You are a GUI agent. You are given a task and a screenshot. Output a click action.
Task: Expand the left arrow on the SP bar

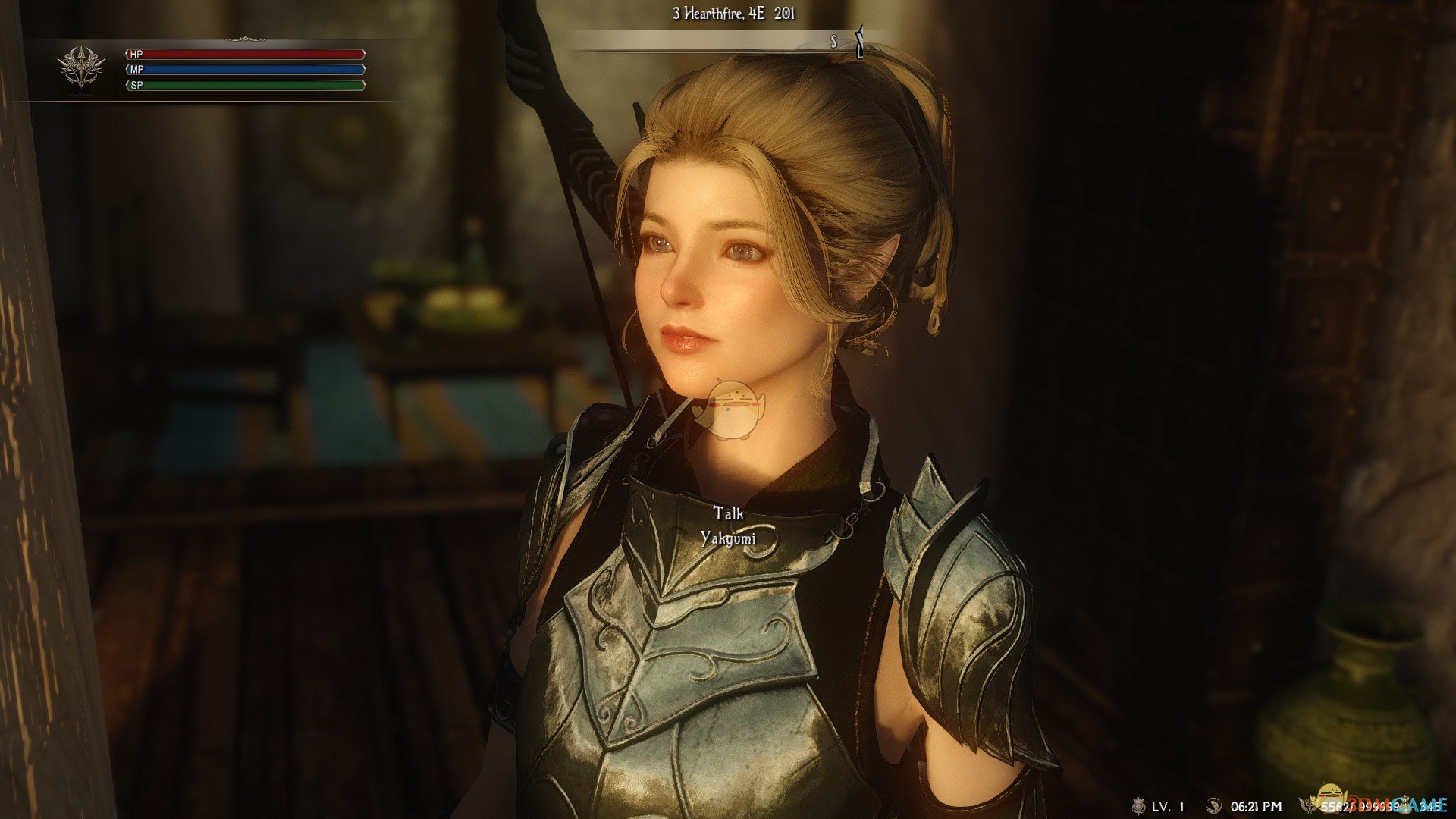click(127, 86)
